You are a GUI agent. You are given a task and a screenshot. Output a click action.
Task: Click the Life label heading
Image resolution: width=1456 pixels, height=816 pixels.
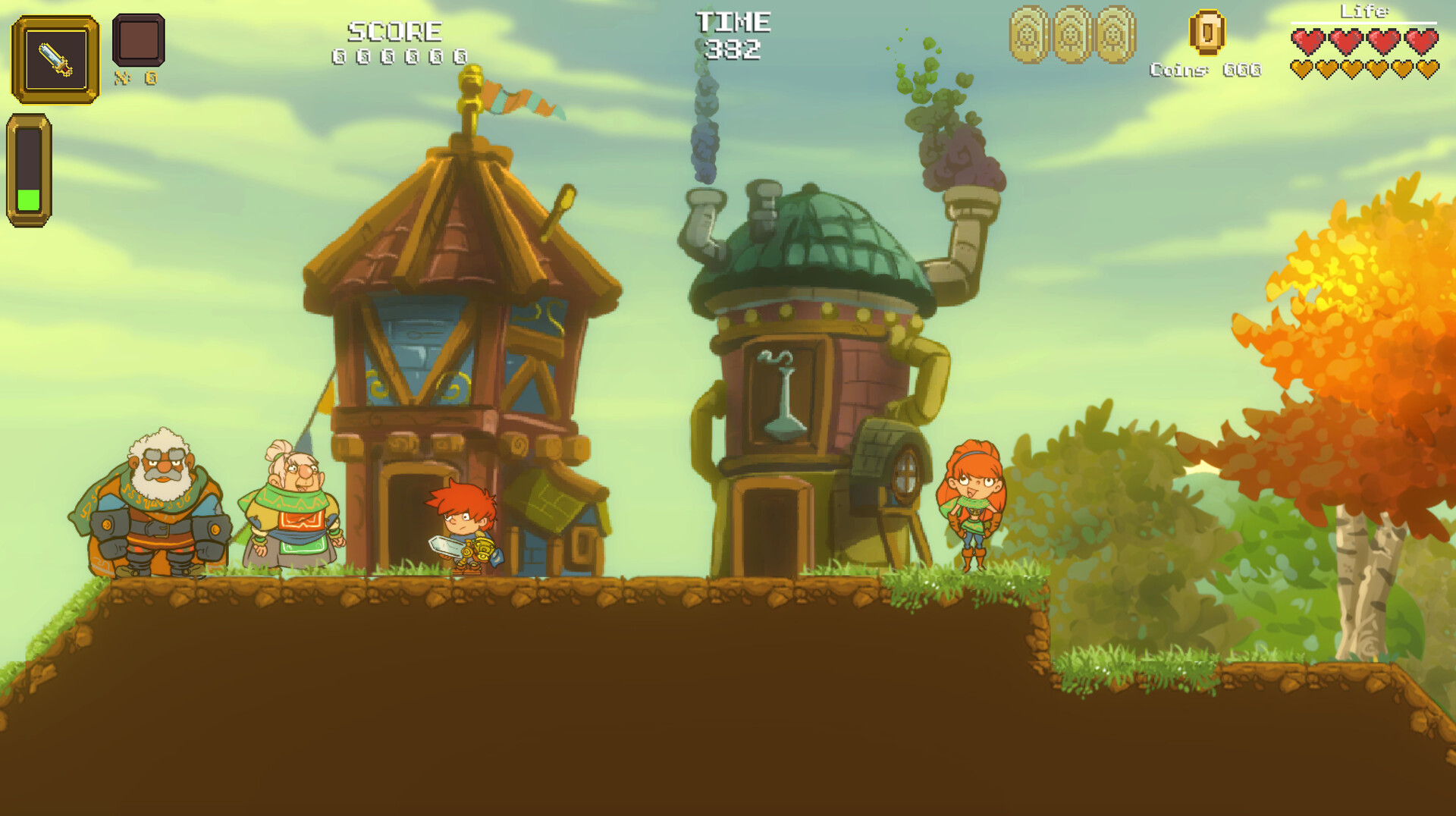[x=1365, y=11]
